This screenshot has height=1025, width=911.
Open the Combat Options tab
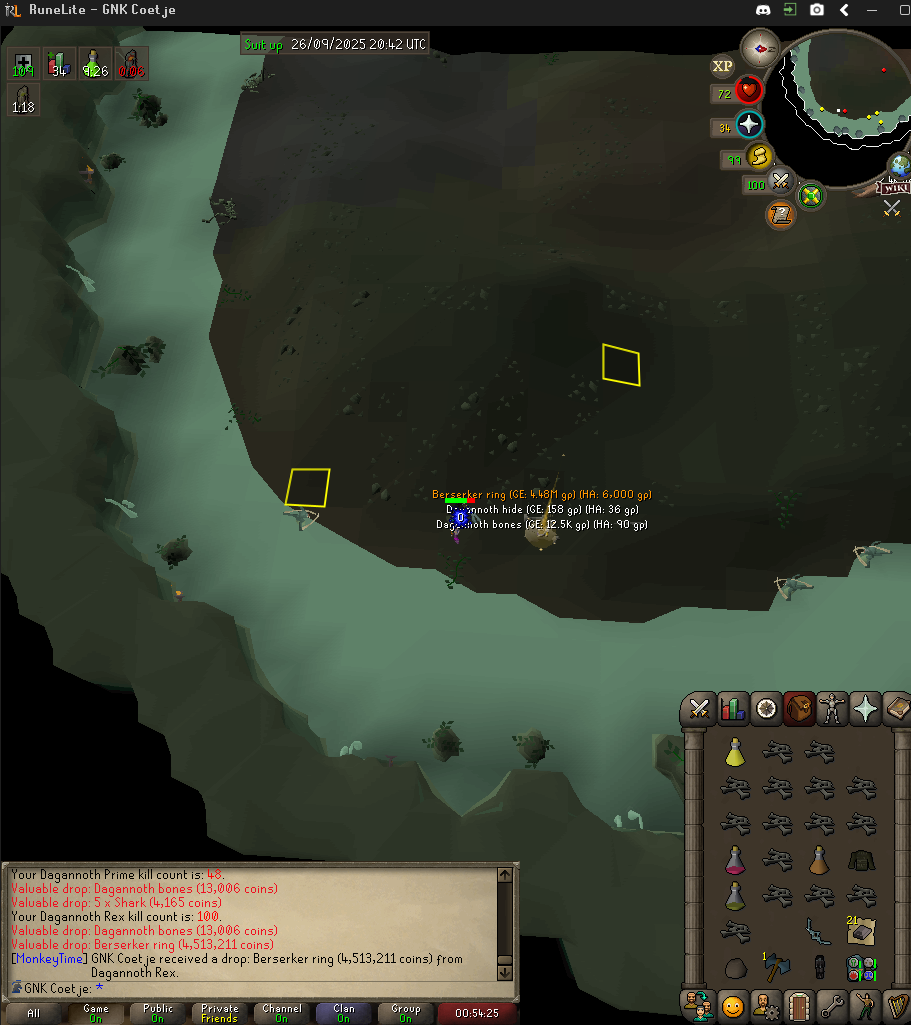point(699,709)
